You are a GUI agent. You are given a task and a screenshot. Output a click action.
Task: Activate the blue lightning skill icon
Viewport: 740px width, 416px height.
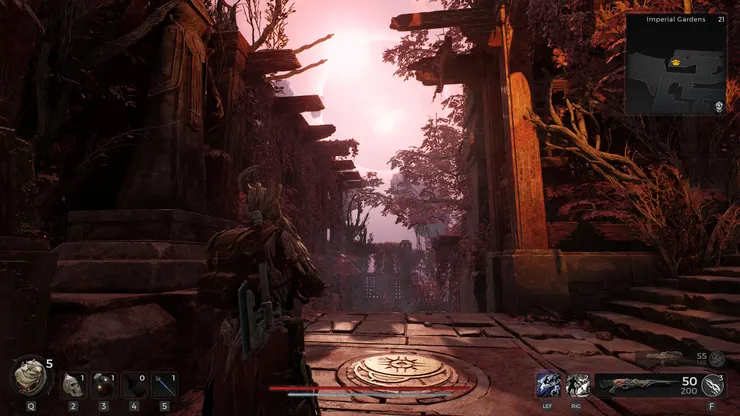(548, 385)
